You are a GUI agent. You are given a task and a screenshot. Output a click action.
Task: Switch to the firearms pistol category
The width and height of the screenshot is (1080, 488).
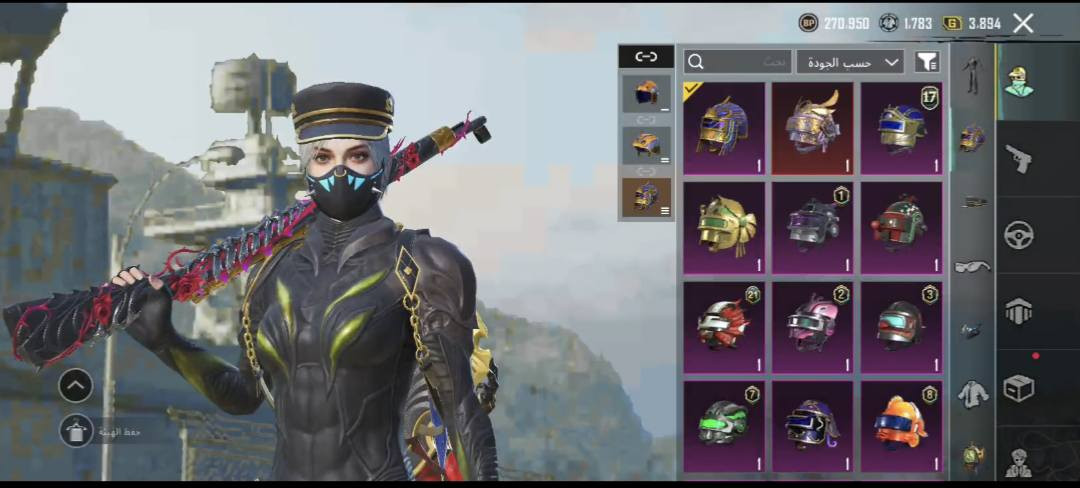(1018, 160)
